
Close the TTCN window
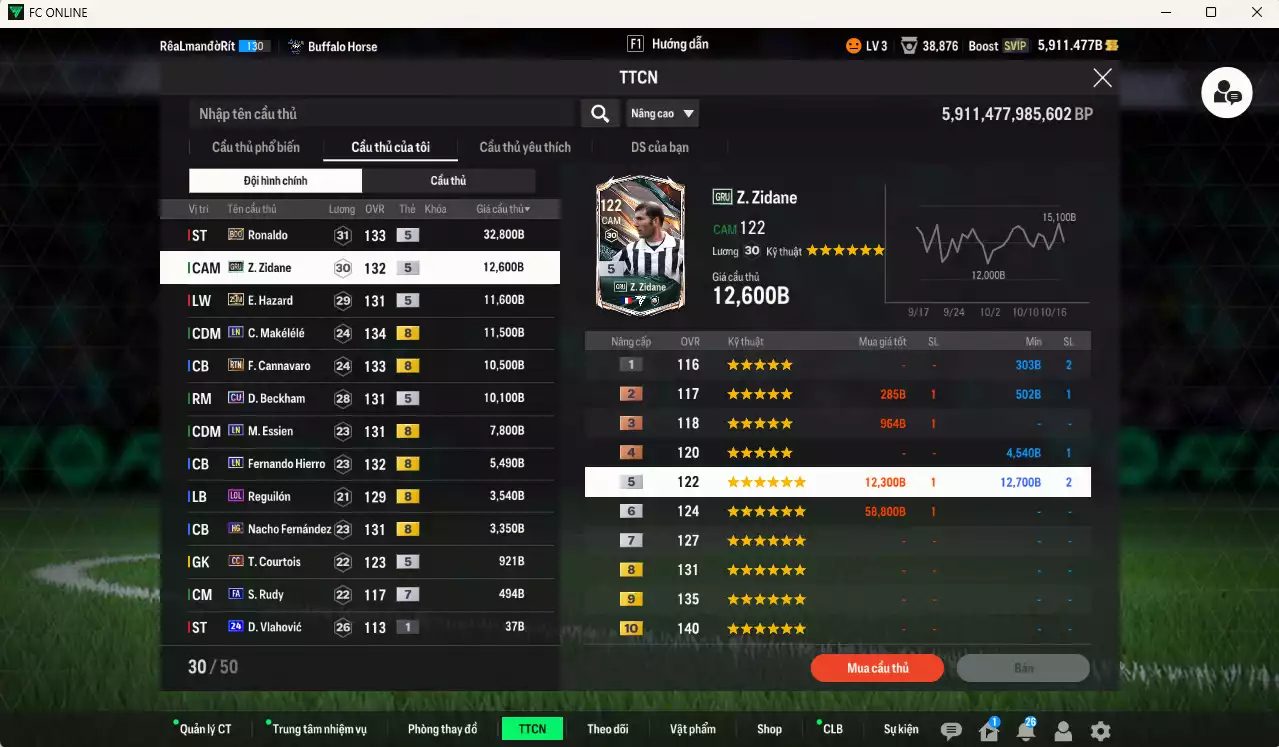[x=1102, y=78]
